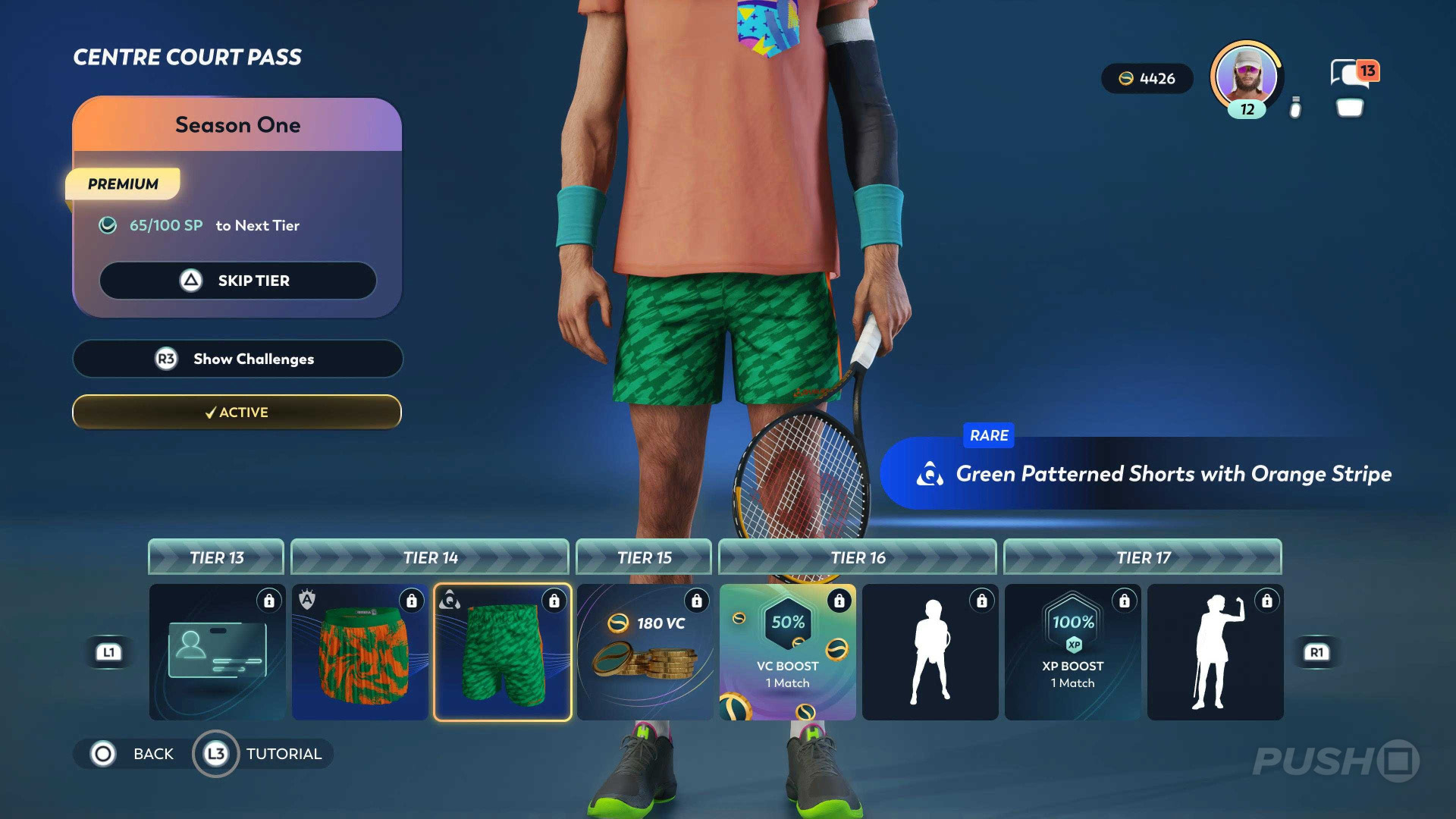1456x819 pixels.
Task: Open the Show Challenges panel
Action: [x=237, y=359]
